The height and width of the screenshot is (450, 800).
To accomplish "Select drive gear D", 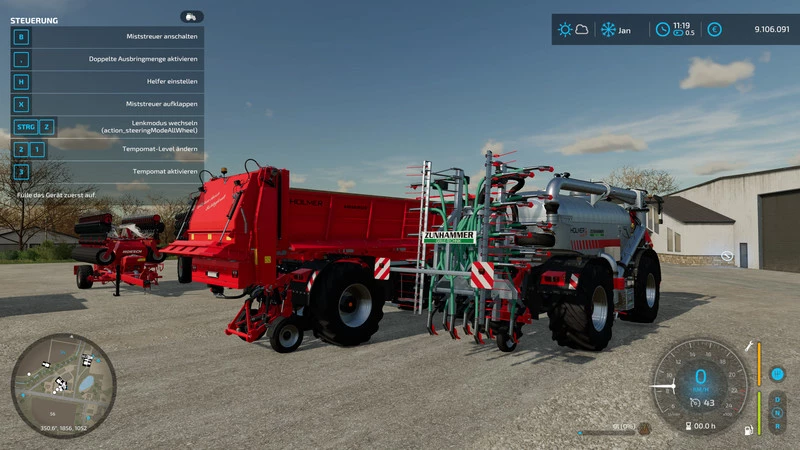I will coord(777,399).
